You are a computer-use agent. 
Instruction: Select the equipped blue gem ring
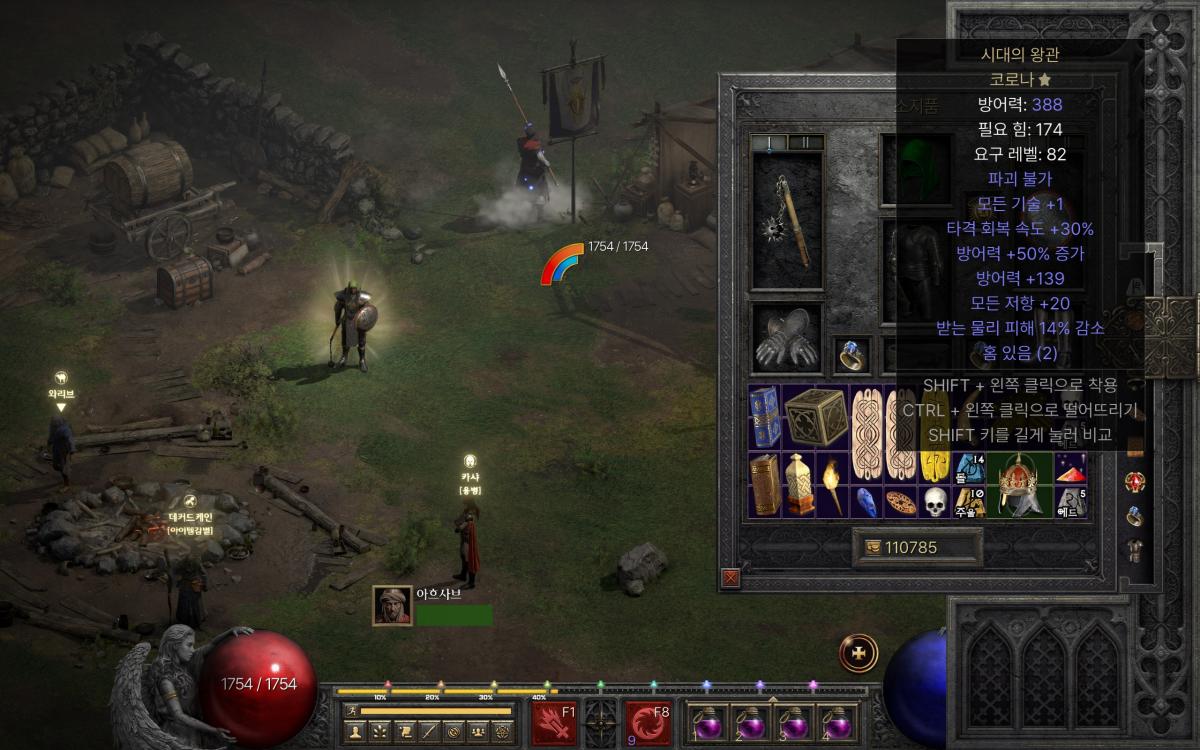click(851, 354)
